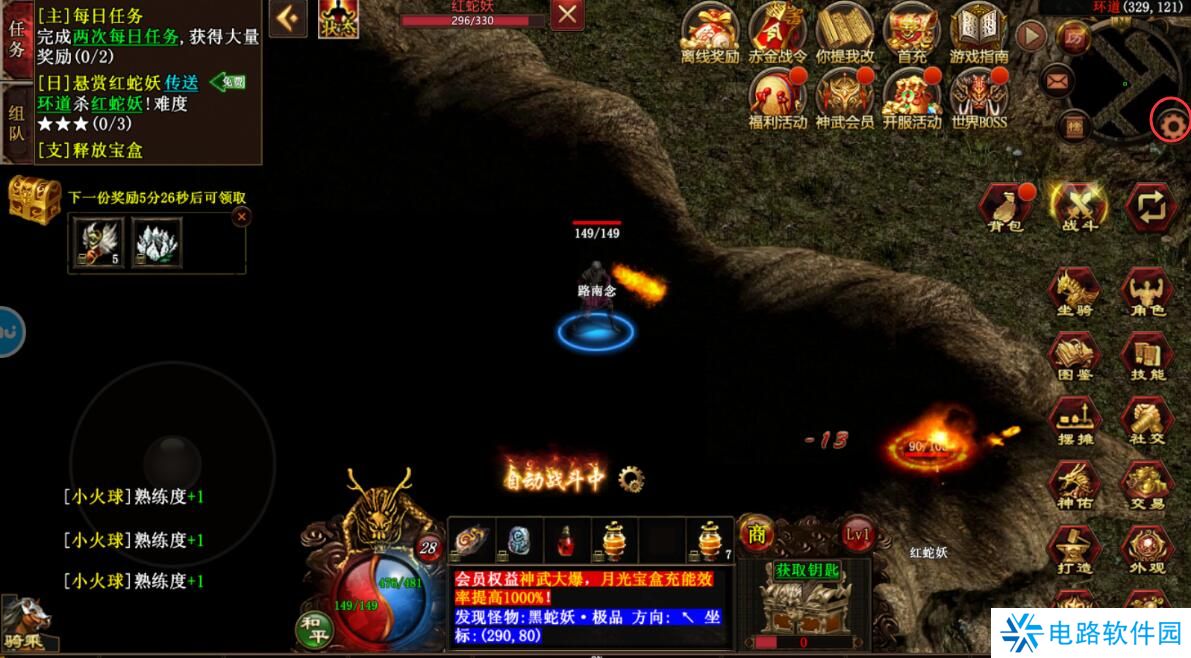Viewport: 1191px width, 658px height.
Task: Click the 传送 teleport link in quest tracker
Action: coord(182,82)
